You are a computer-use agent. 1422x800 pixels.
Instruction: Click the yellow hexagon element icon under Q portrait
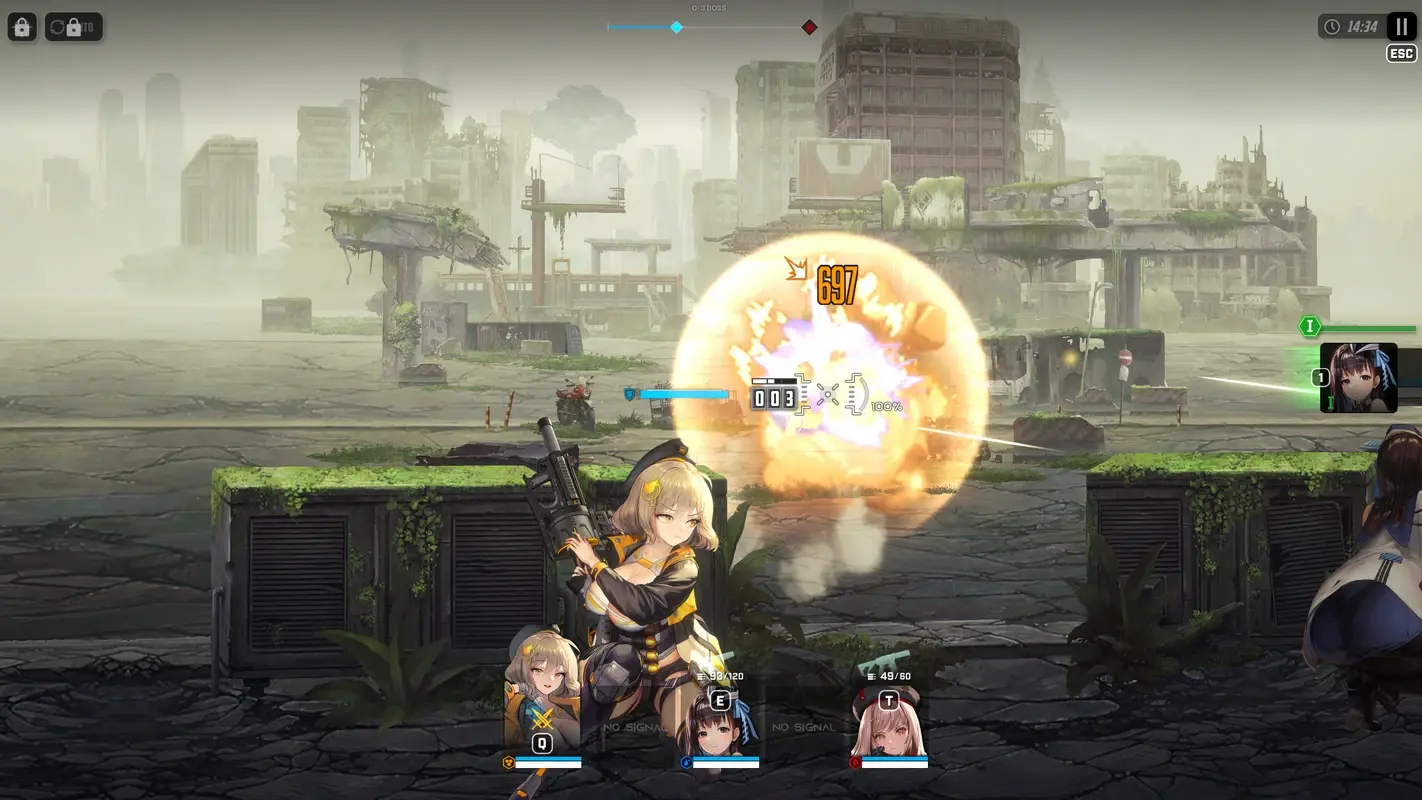(509, 760)
